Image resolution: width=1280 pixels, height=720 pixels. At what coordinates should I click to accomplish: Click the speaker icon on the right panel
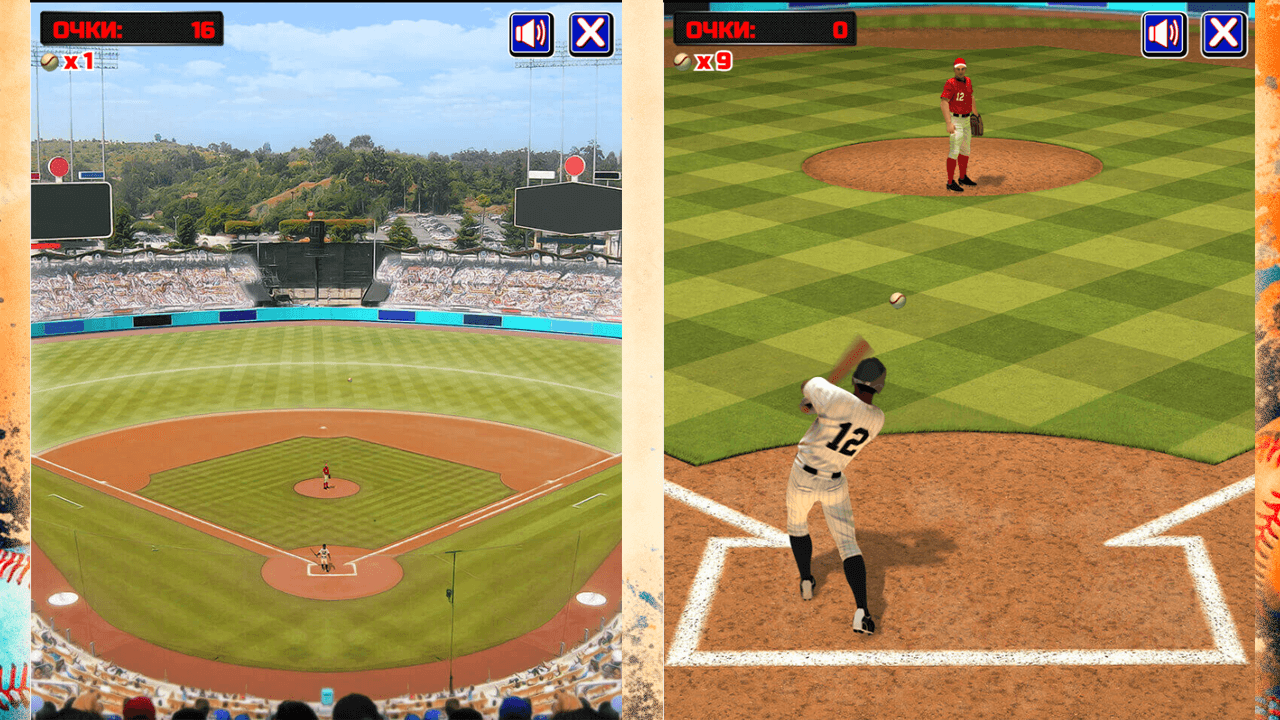[x=1163, y=32]
